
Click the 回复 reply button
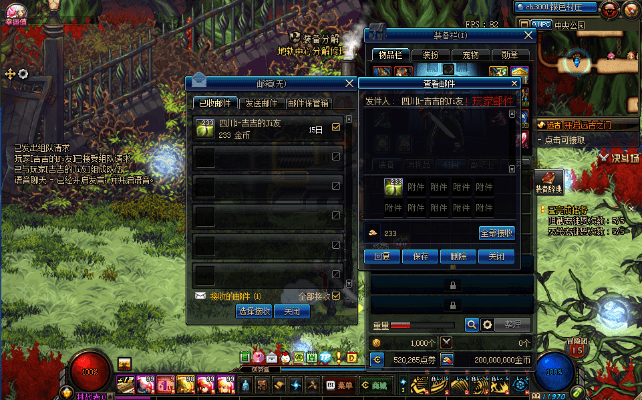[x=382, y=256]
